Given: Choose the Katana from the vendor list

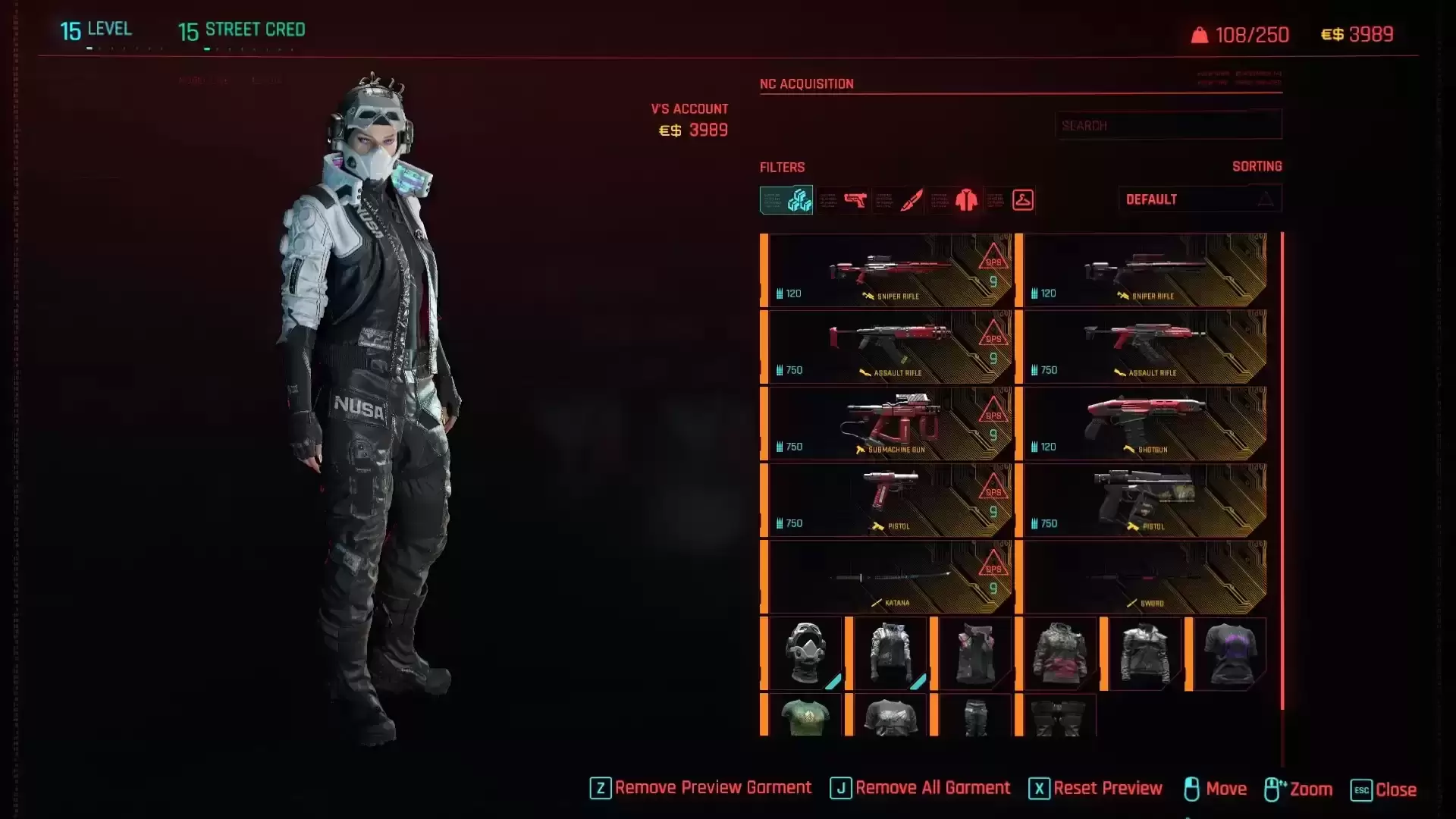Looking at the screenshot, I should pos(889,577).
